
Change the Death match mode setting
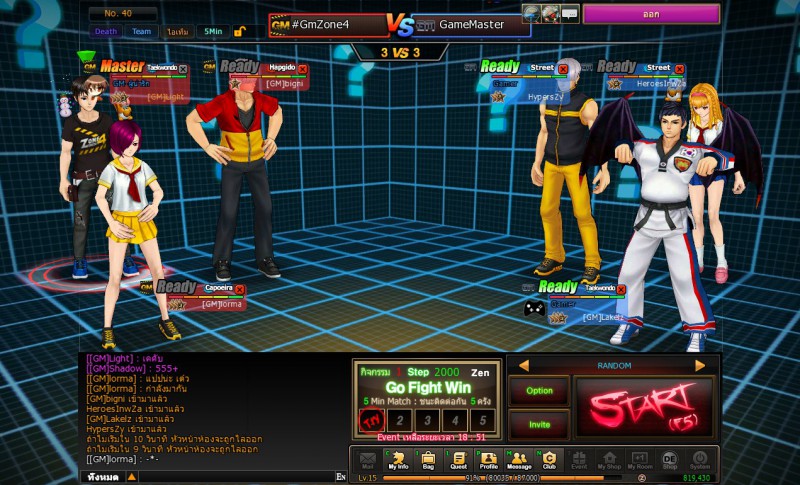(106, 31)
